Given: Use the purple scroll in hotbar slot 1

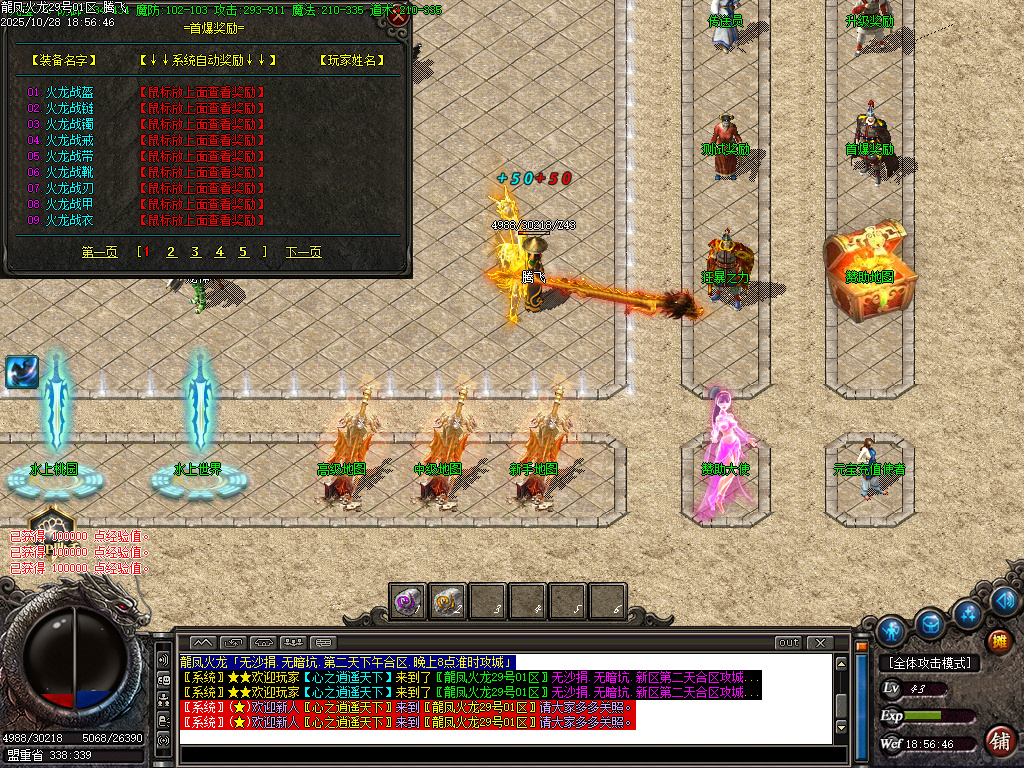Looking at the screenshot, I should (x=407, y=601).
